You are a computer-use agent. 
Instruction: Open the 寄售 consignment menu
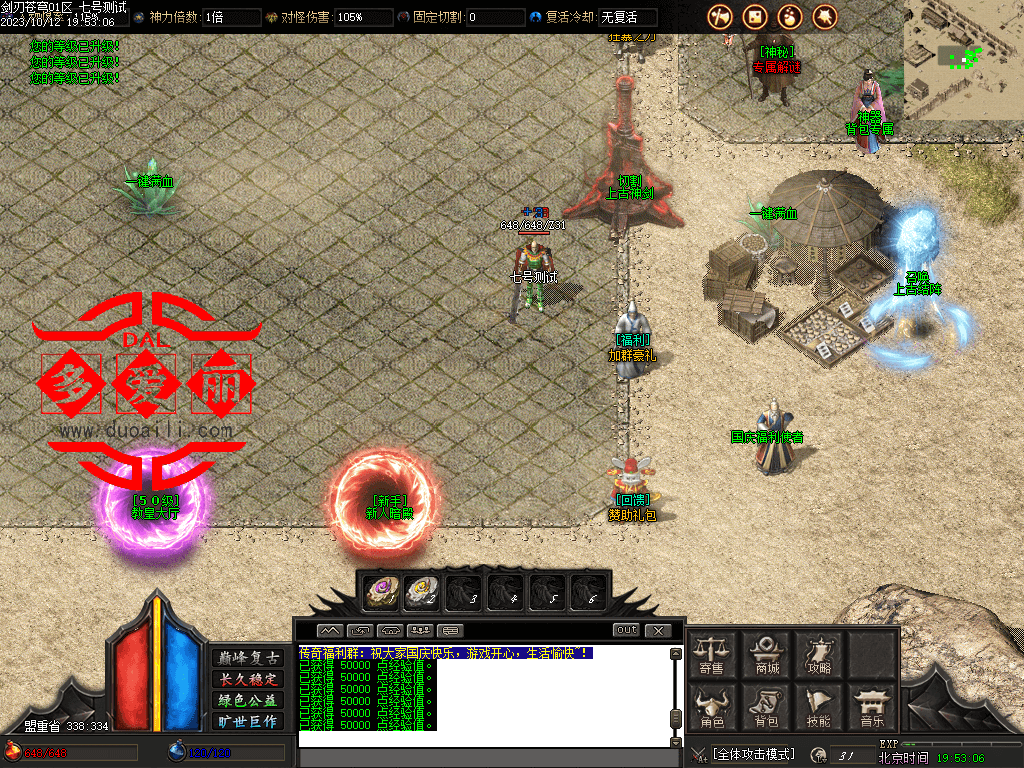tap(711, 655)
